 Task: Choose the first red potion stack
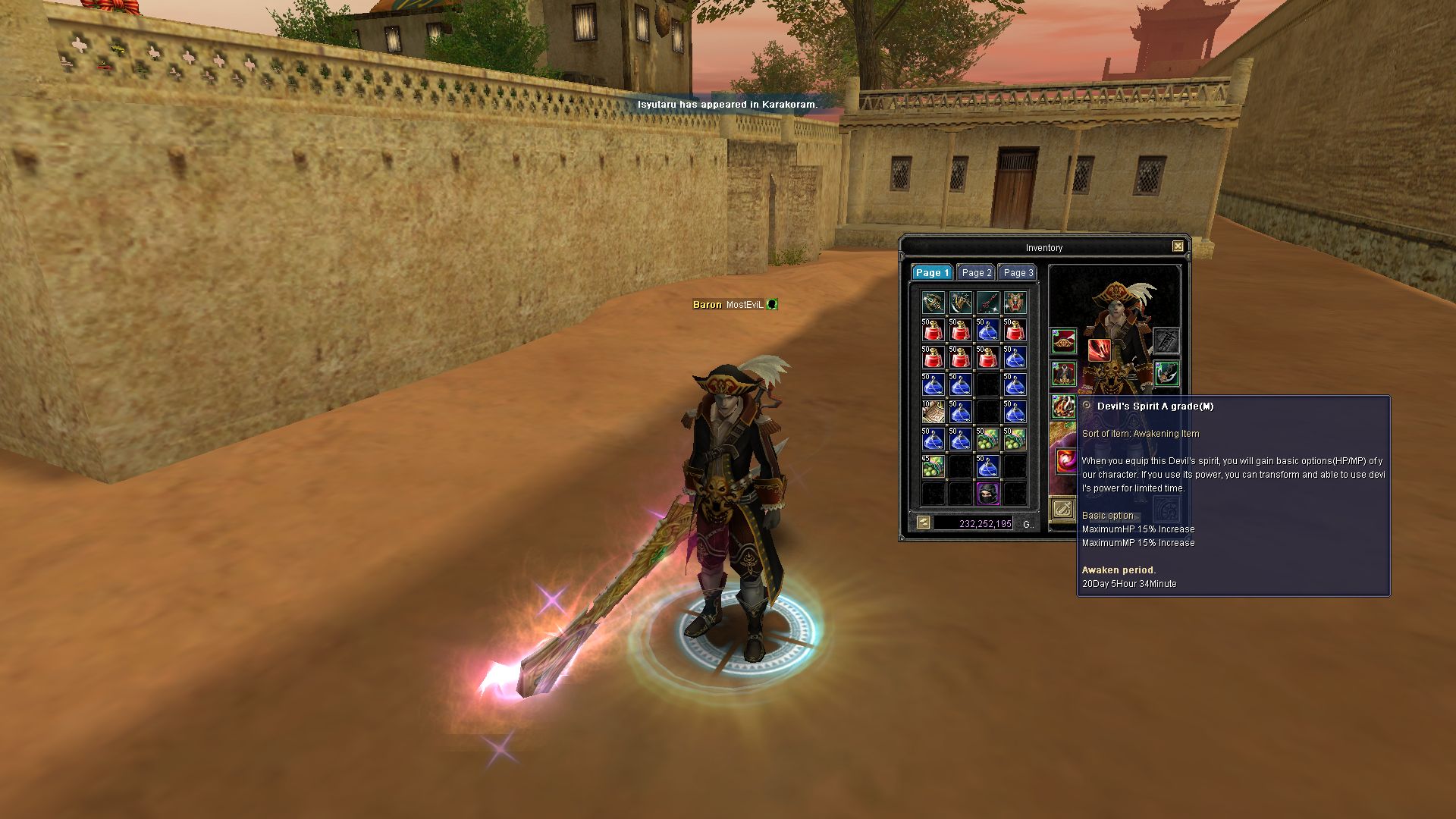[933, 331]
